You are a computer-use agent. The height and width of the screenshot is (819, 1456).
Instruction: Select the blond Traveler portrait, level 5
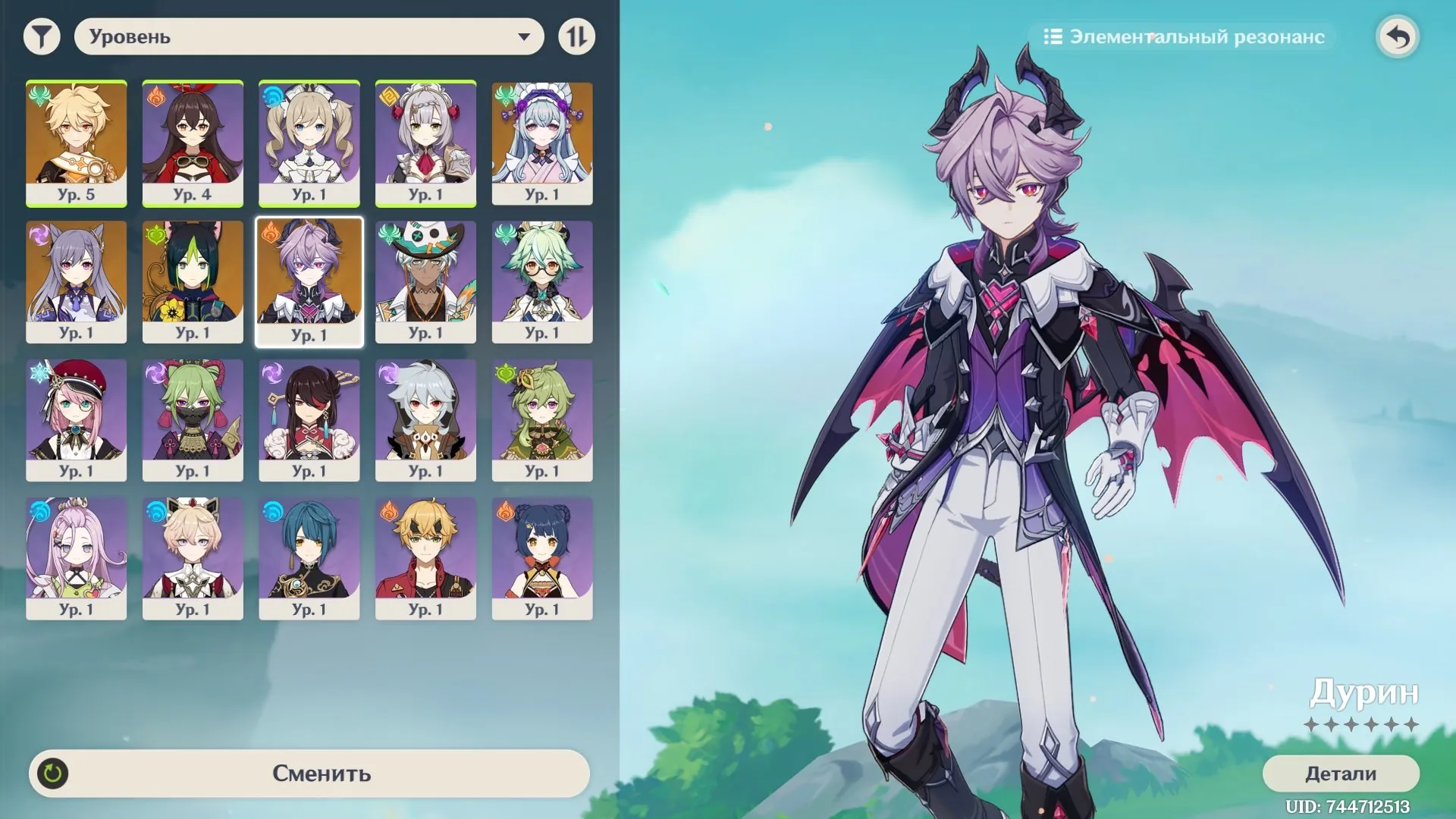click(x=76, y=143)
